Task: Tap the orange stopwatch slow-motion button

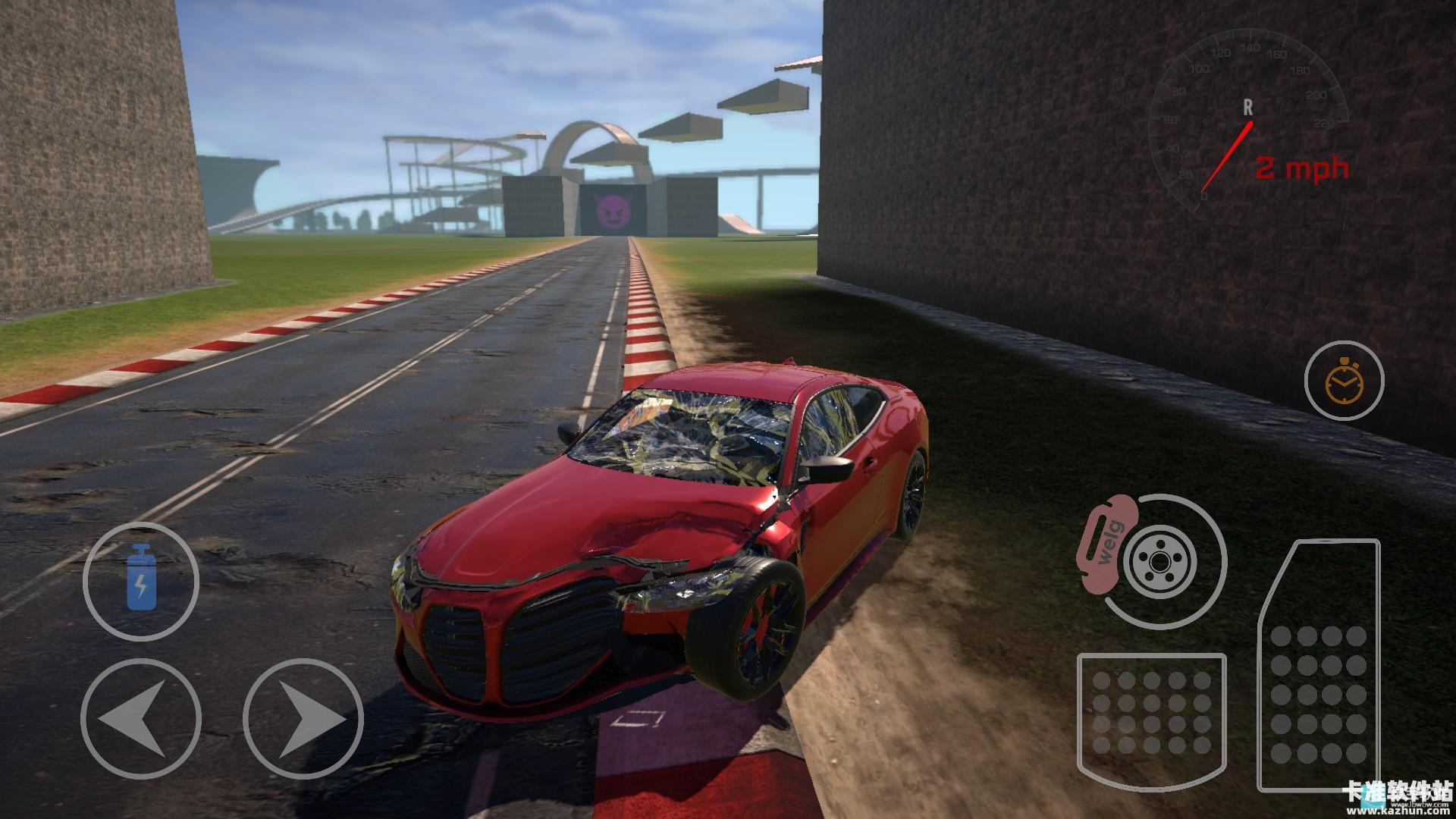Action: [1344, 381]
